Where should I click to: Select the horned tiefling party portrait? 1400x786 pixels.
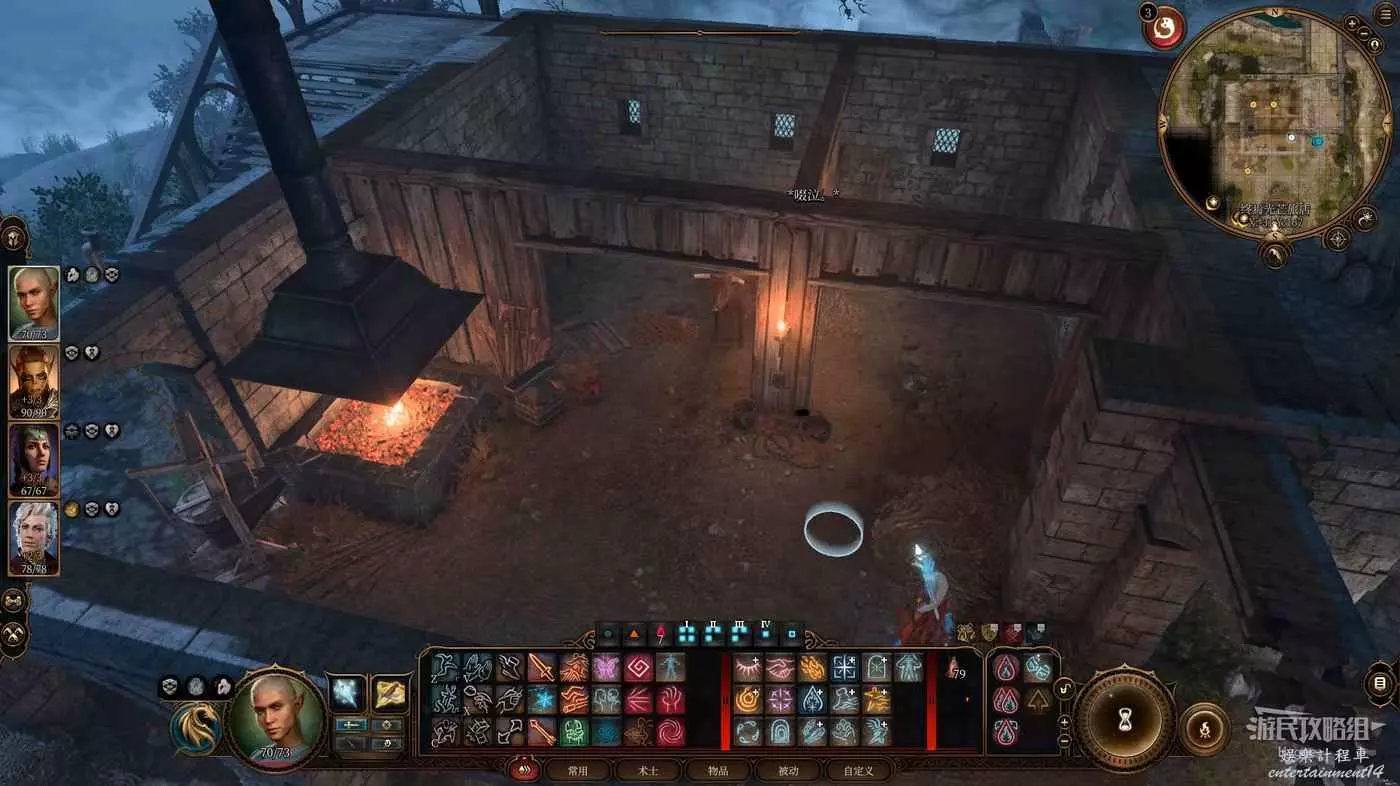click(33, 381)
